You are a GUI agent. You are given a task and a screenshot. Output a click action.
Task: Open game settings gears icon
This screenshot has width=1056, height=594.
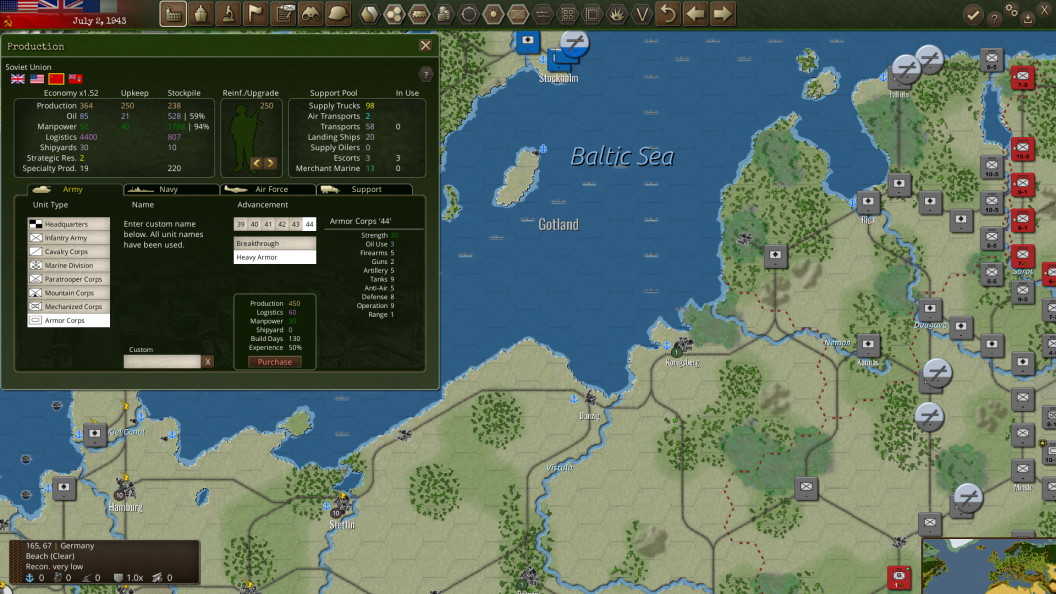(x=1011, y=10)
